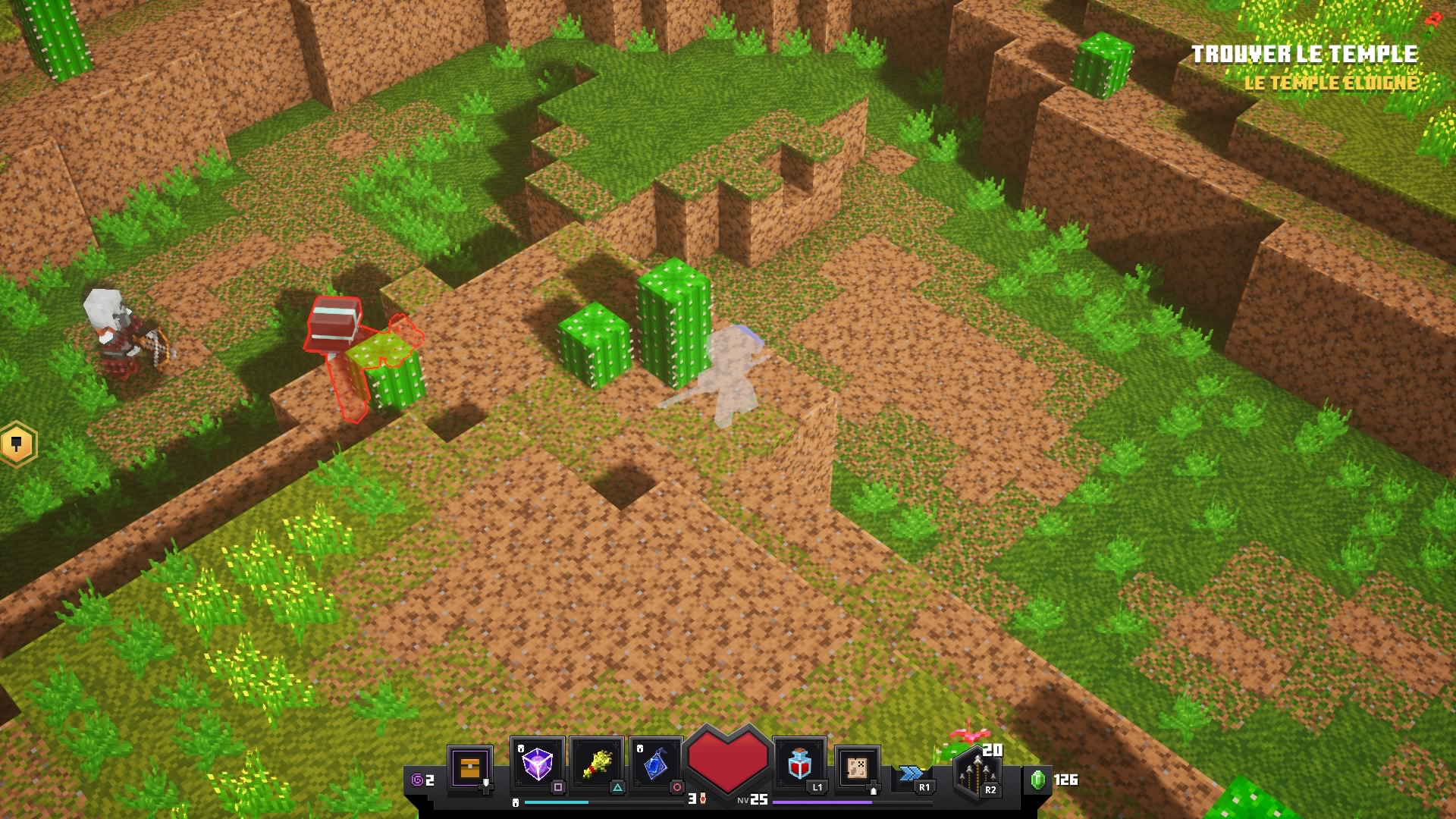
Task: Activate the blue amulet artifact
Action: (x=656, y=764)
